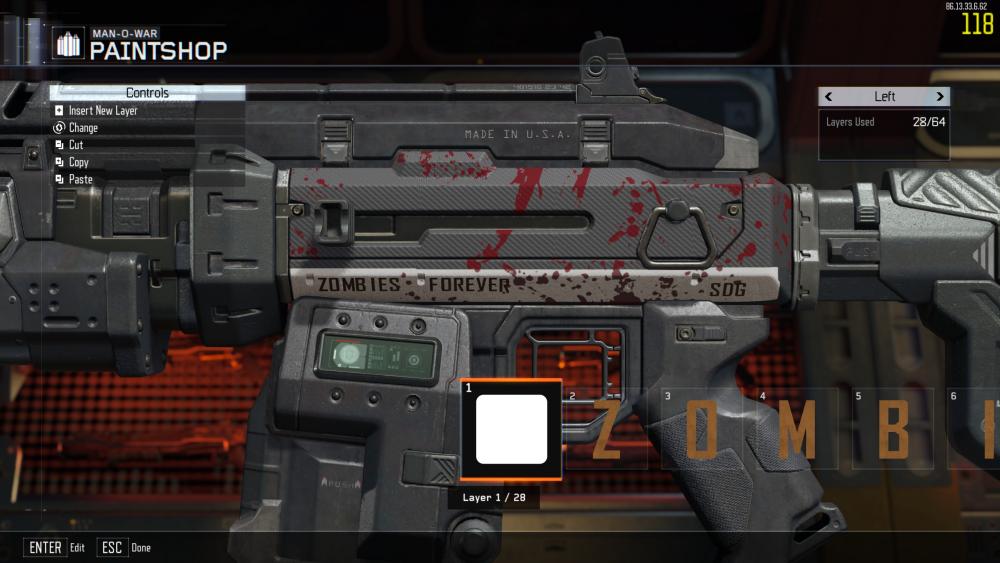Select the Change control option

point(82,128)
